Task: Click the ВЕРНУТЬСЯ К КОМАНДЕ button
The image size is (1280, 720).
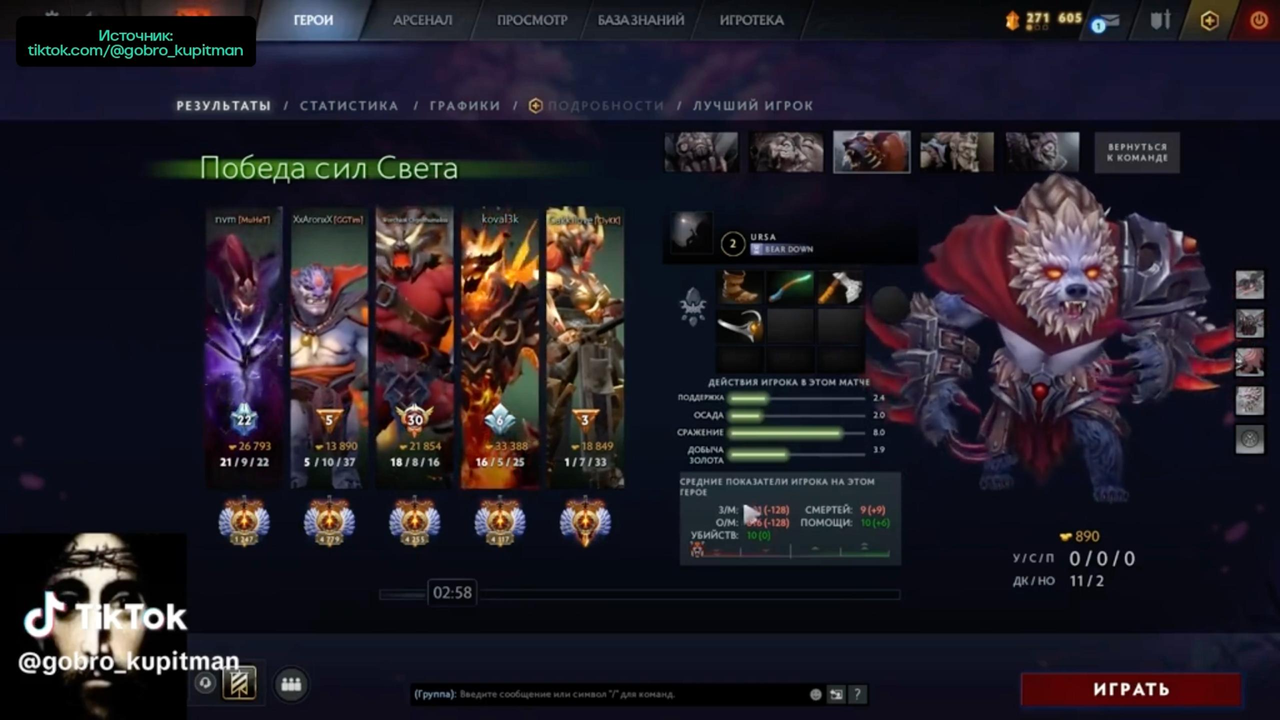Action: click(x=1137, y=153)
